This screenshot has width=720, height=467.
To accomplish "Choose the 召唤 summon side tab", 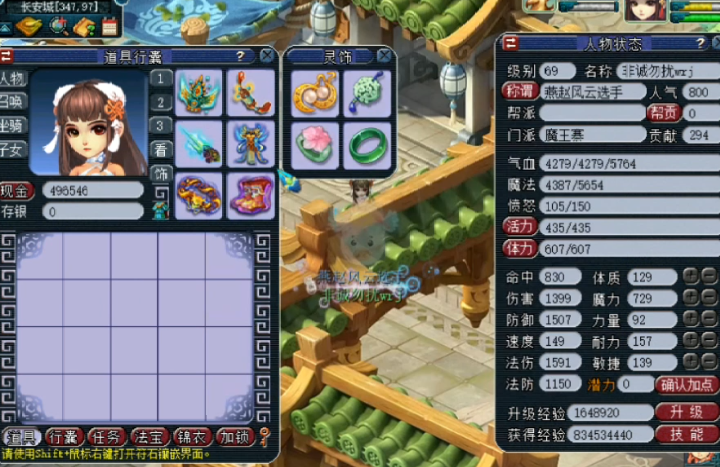I will [13, 102].
